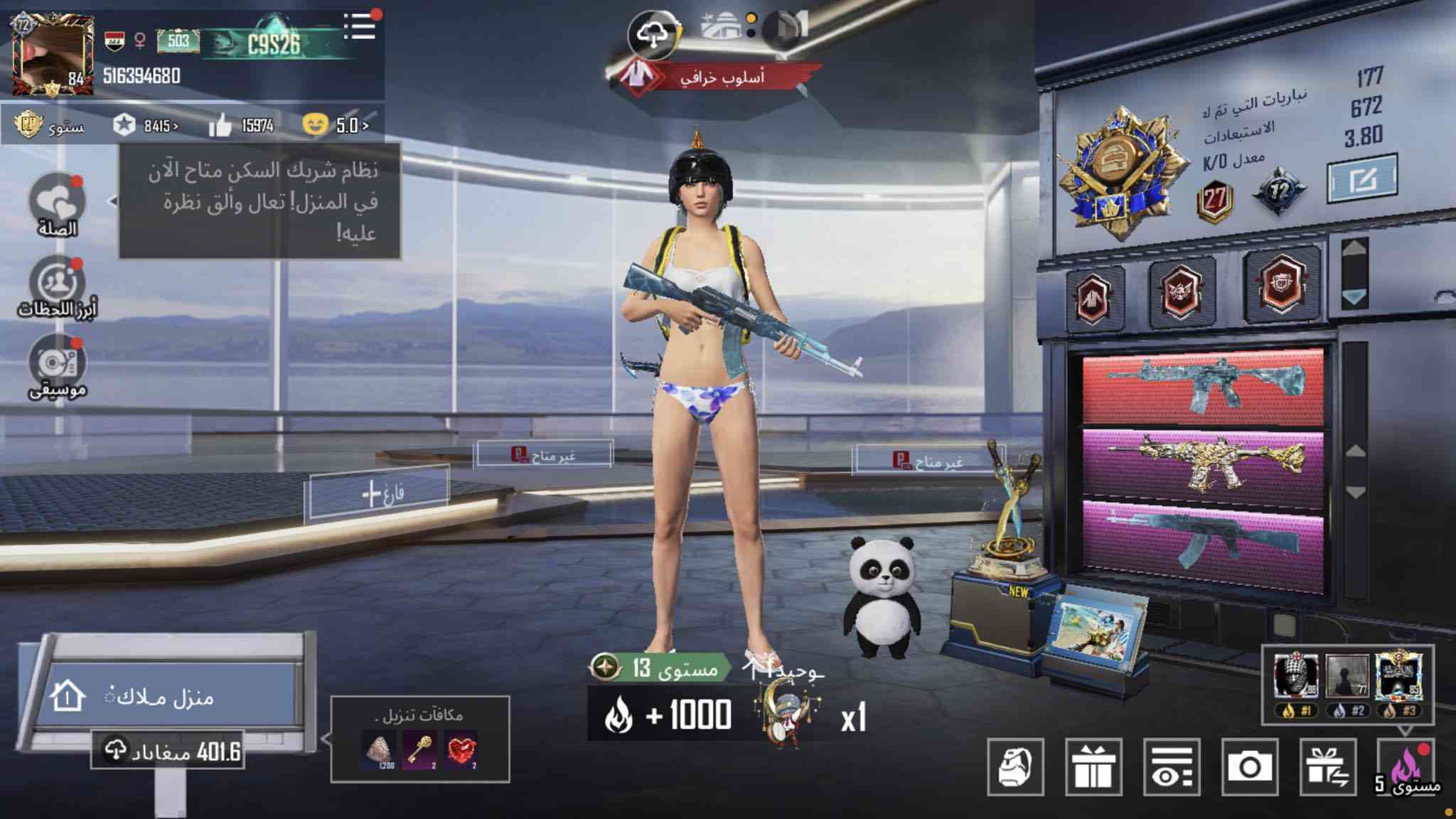1456x819 pixels.
Task: Open the camera screenshot button
Action: [1249, 767]
